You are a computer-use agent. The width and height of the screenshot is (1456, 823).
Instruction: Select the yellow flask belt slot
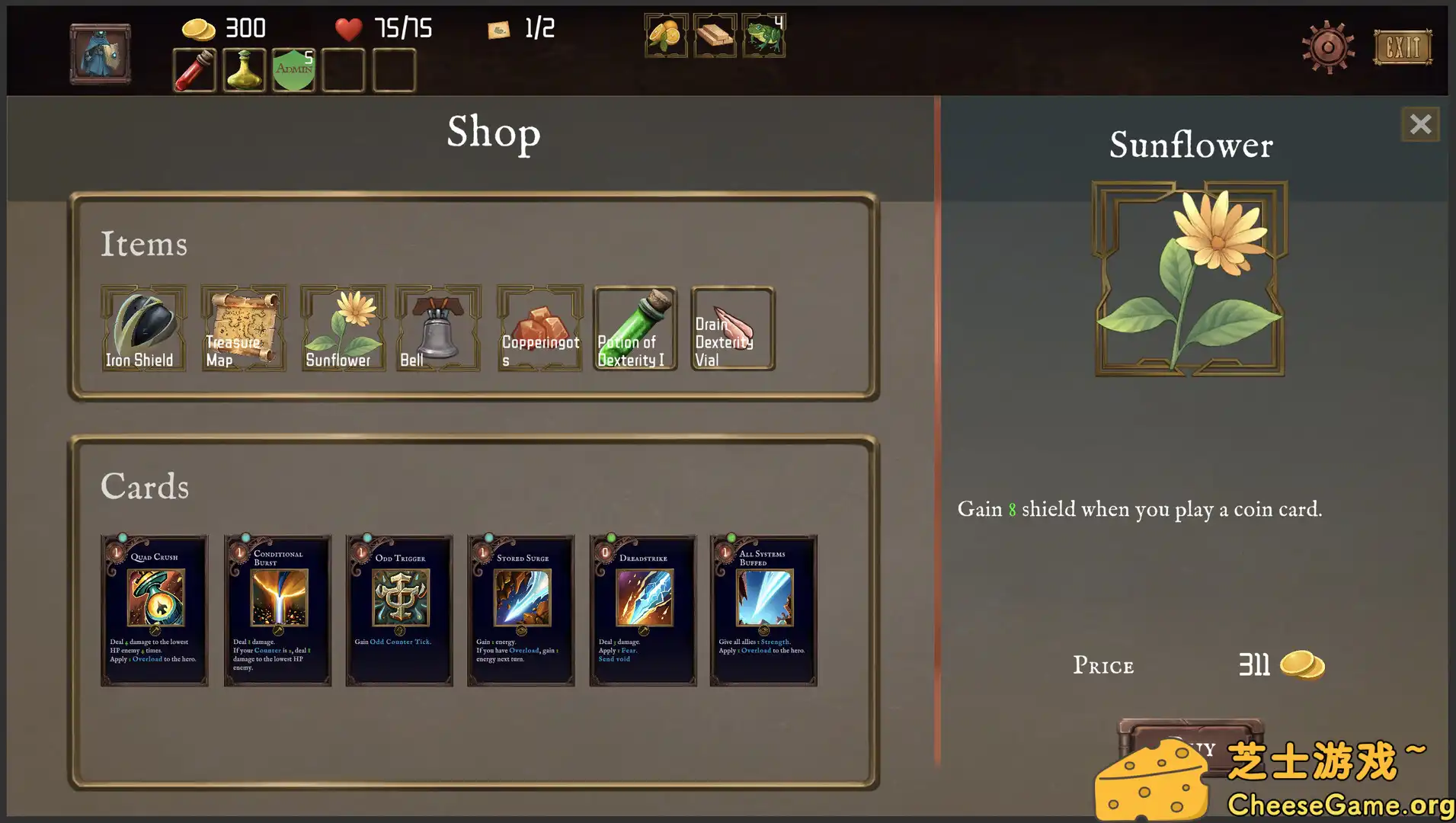click(x=243, y=70)
